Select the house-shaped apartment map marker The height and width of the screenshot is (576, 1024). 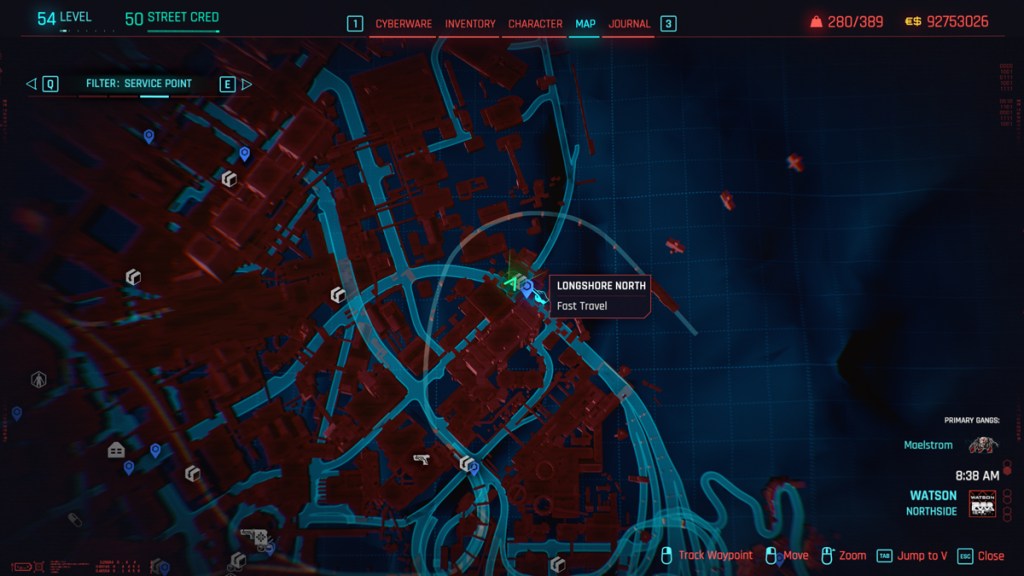click(x=116, y=450)
